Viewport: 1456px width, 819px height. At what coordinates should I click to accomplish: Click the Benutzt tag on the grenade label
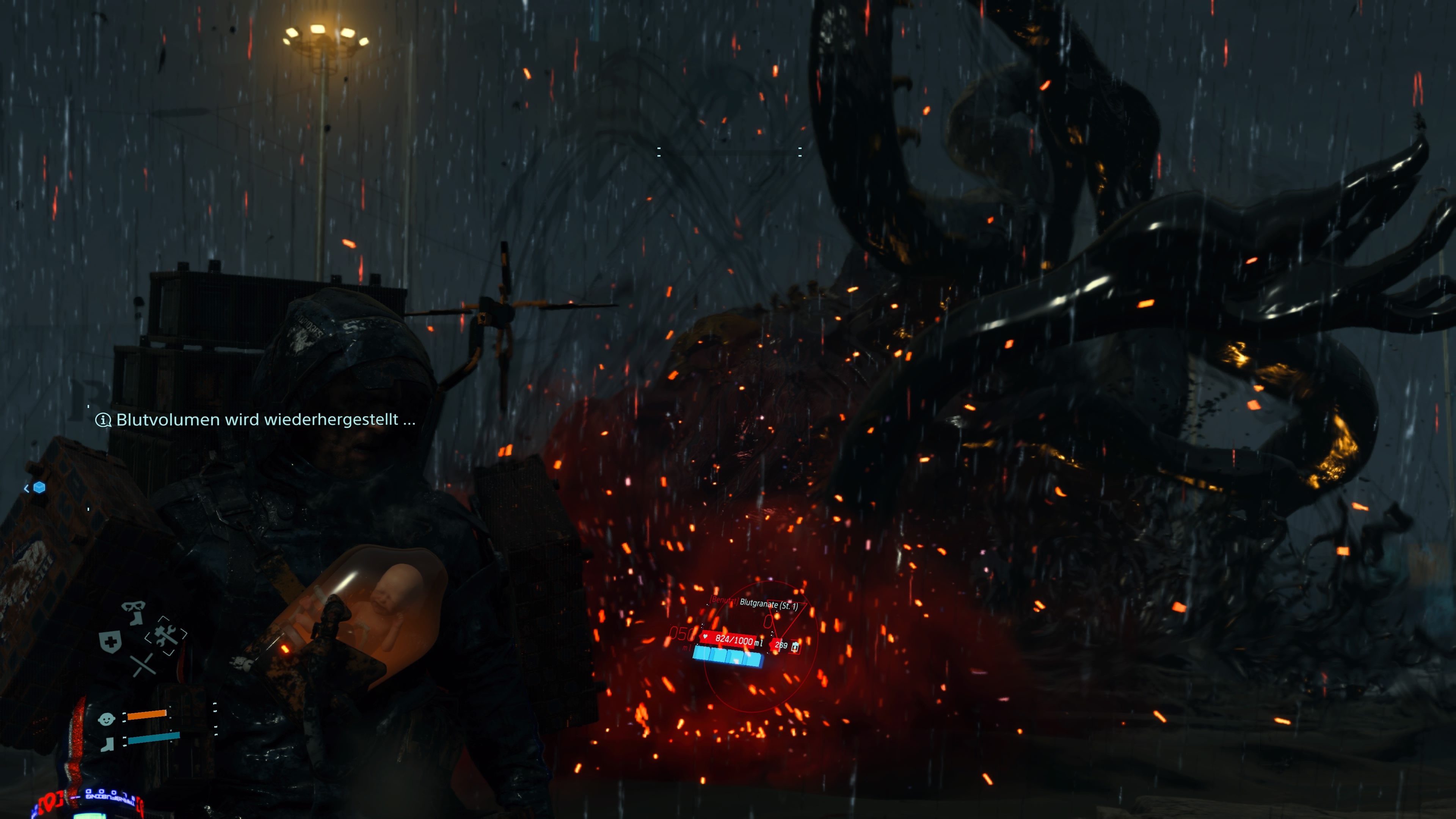tap(724, 601)
